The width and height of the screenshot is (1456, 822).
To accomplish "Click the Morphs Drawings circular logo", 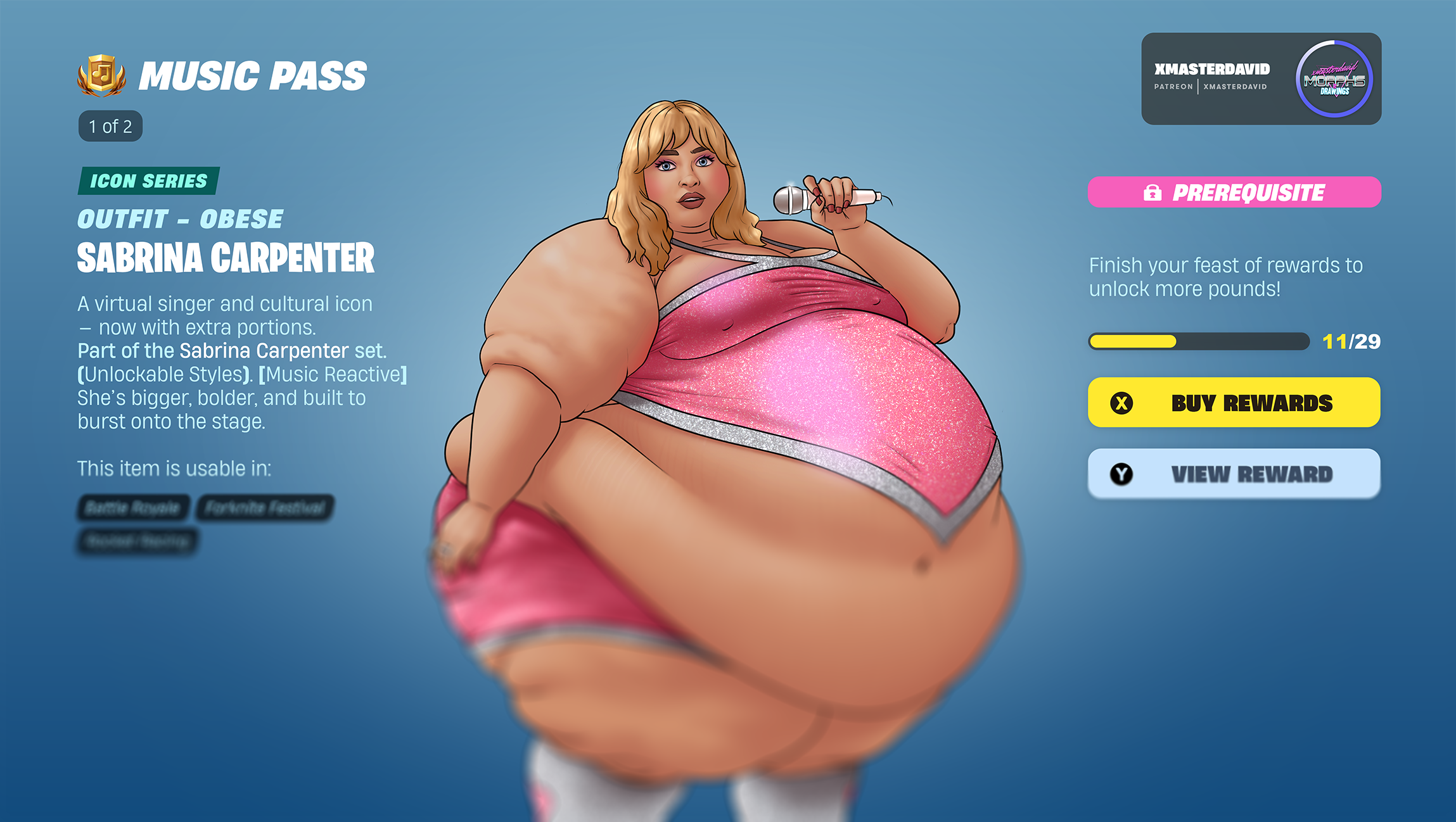I will [1334, 79].
